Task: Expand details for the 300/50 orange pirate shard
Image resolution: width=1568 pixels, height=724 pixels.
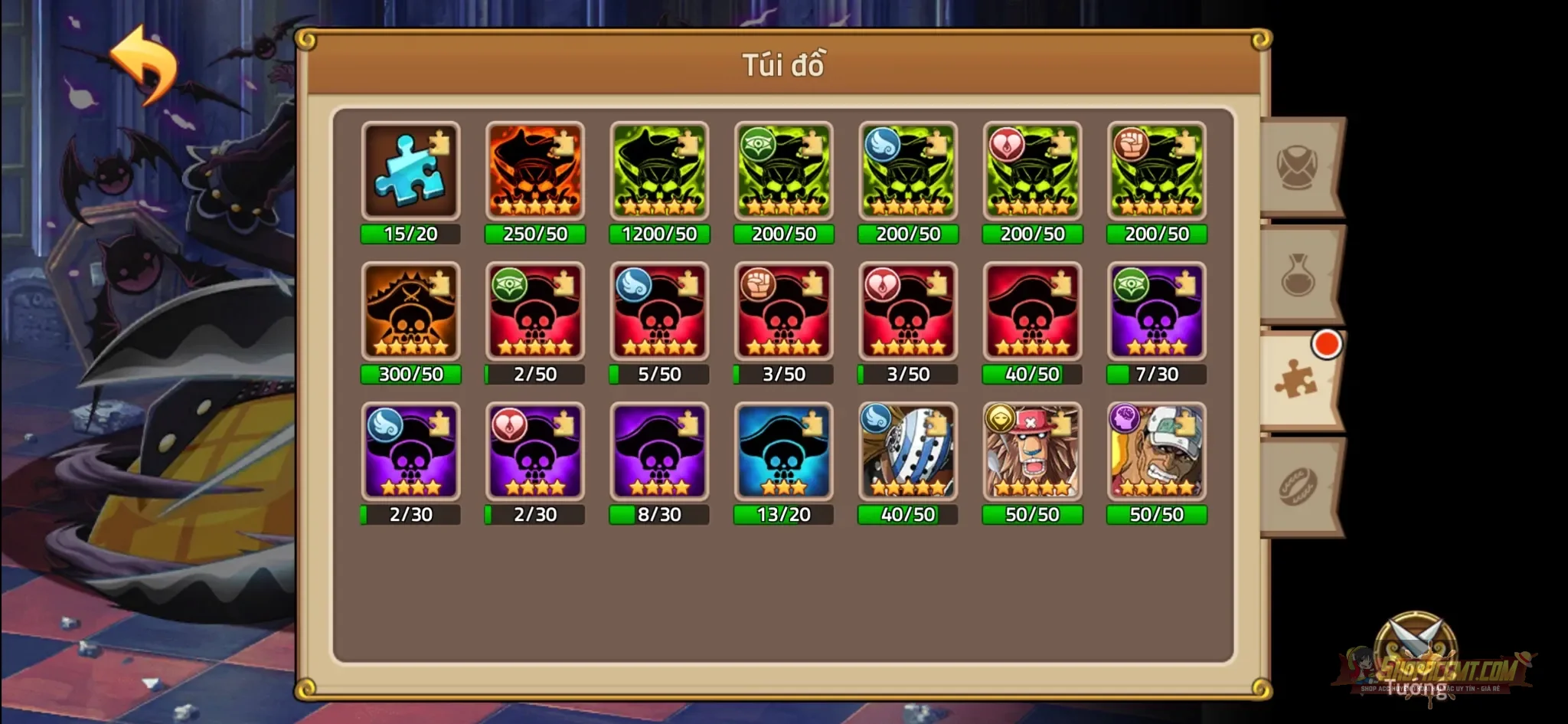Action: pos(410,311)
